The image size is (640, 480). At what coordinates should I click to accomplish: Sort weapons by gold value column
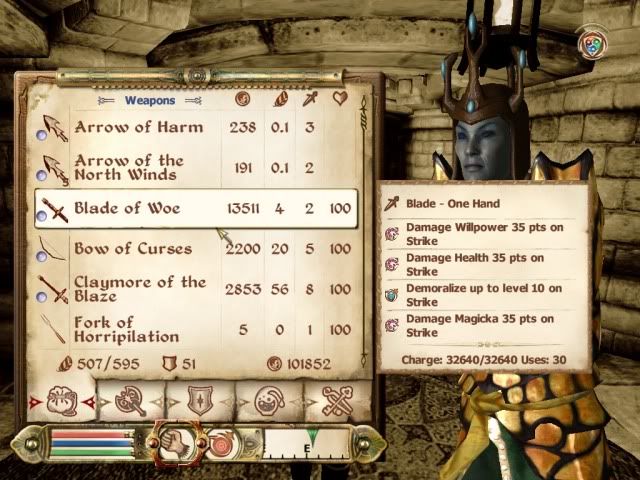point(242,99)
